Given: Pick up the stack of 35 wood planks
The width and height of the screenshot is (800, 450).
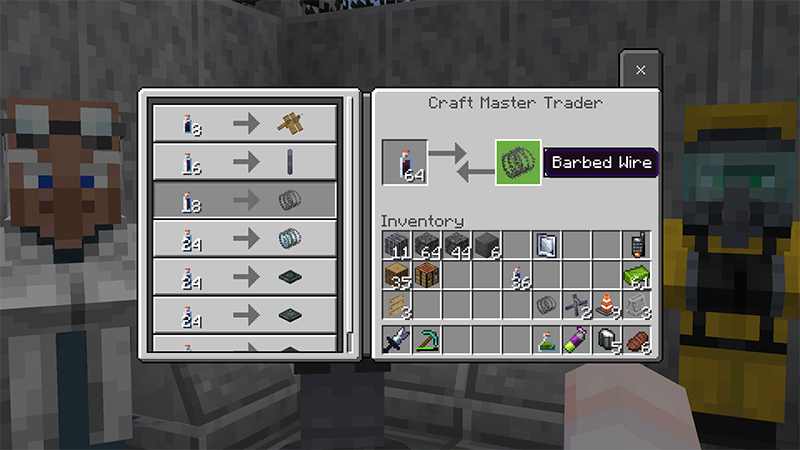Looking at the screenshot, I should click(396, 274).
